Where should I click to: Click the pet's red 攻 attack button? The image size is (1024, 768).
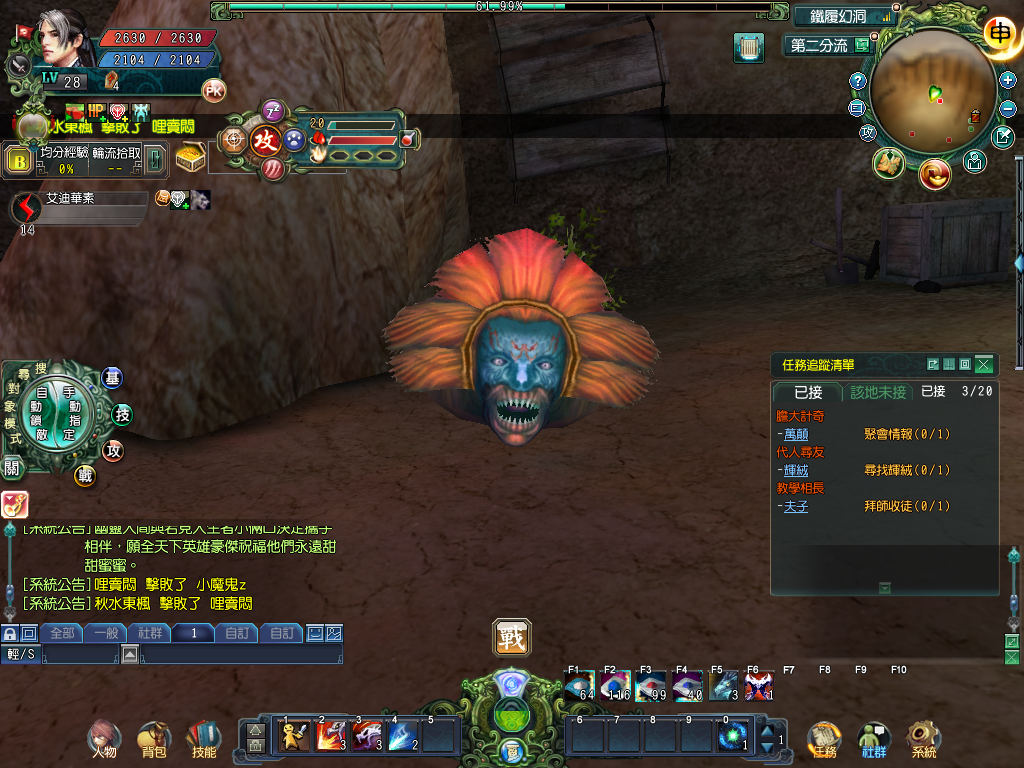point(265,140)
